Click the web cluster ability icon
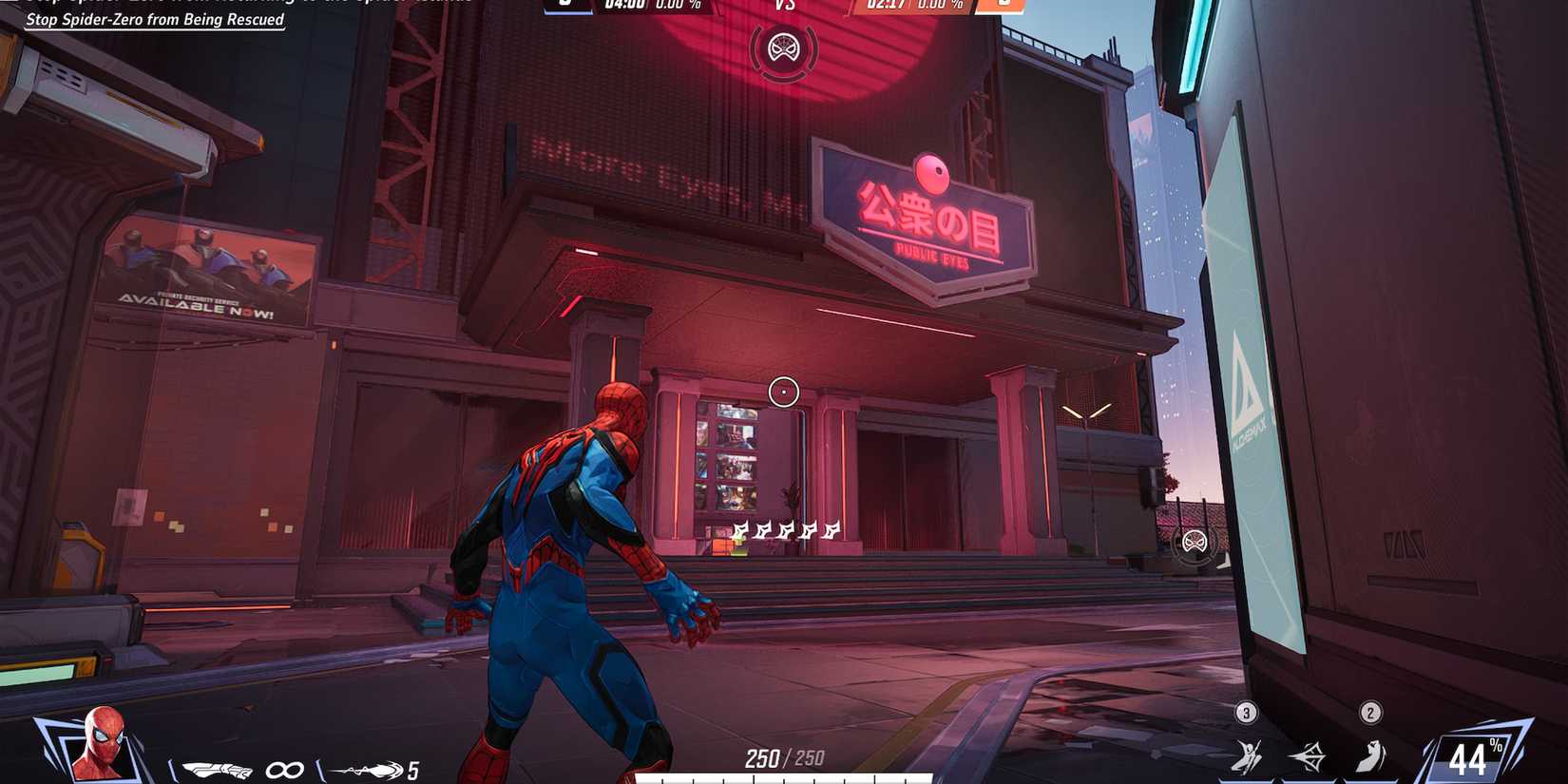 point(1310,755)
